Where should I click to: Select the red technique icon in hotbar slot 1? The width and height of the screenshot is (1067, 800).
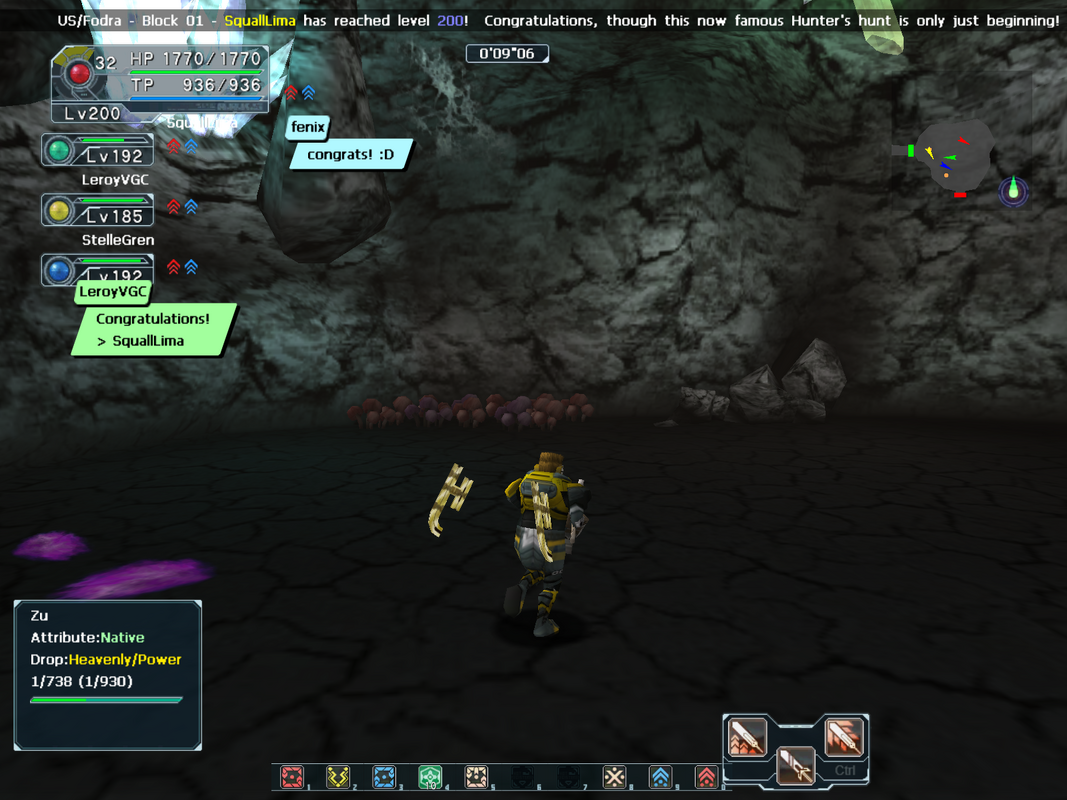[x=292, y=777]
